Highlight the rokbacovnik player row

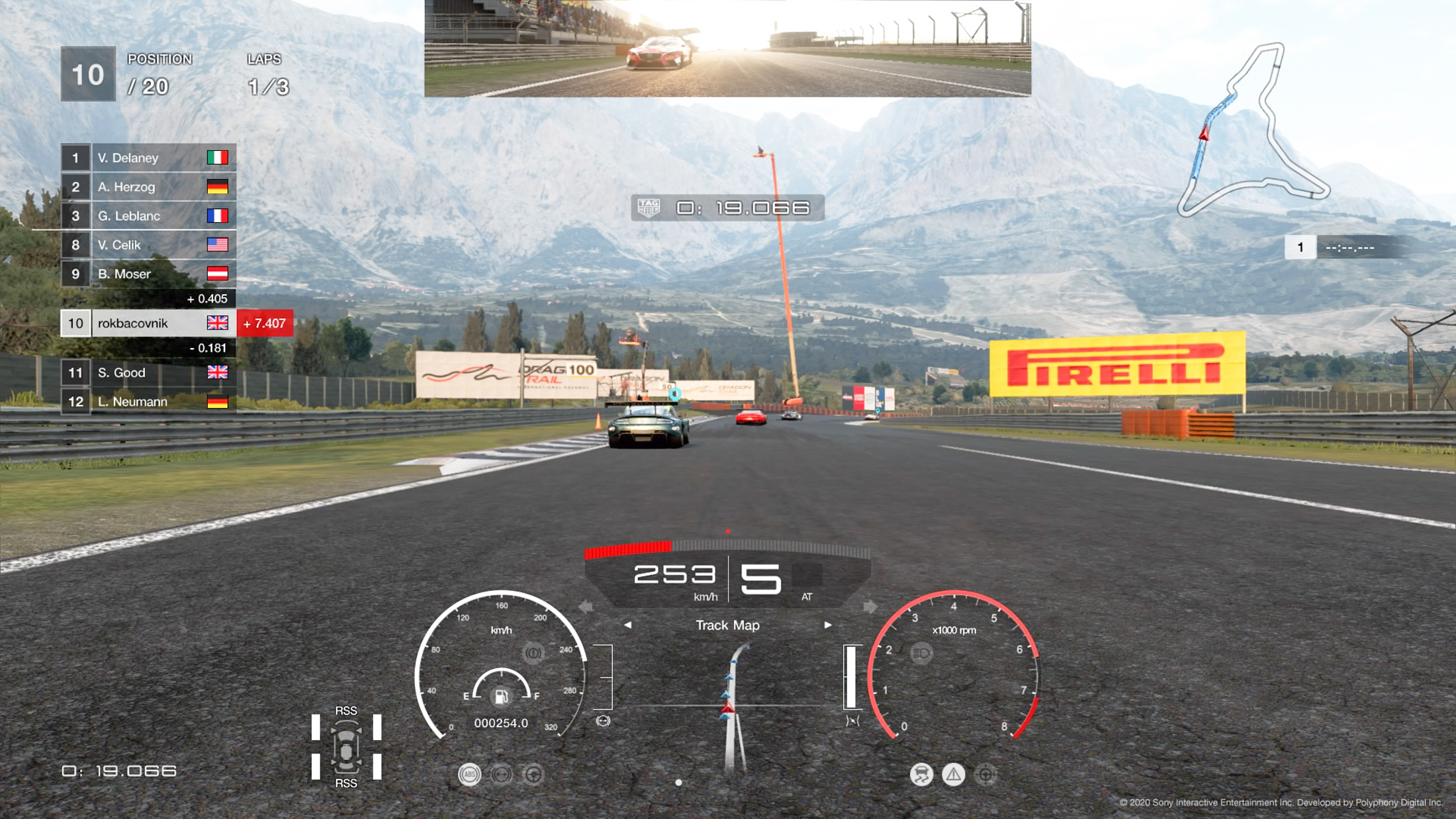(148, 323)
